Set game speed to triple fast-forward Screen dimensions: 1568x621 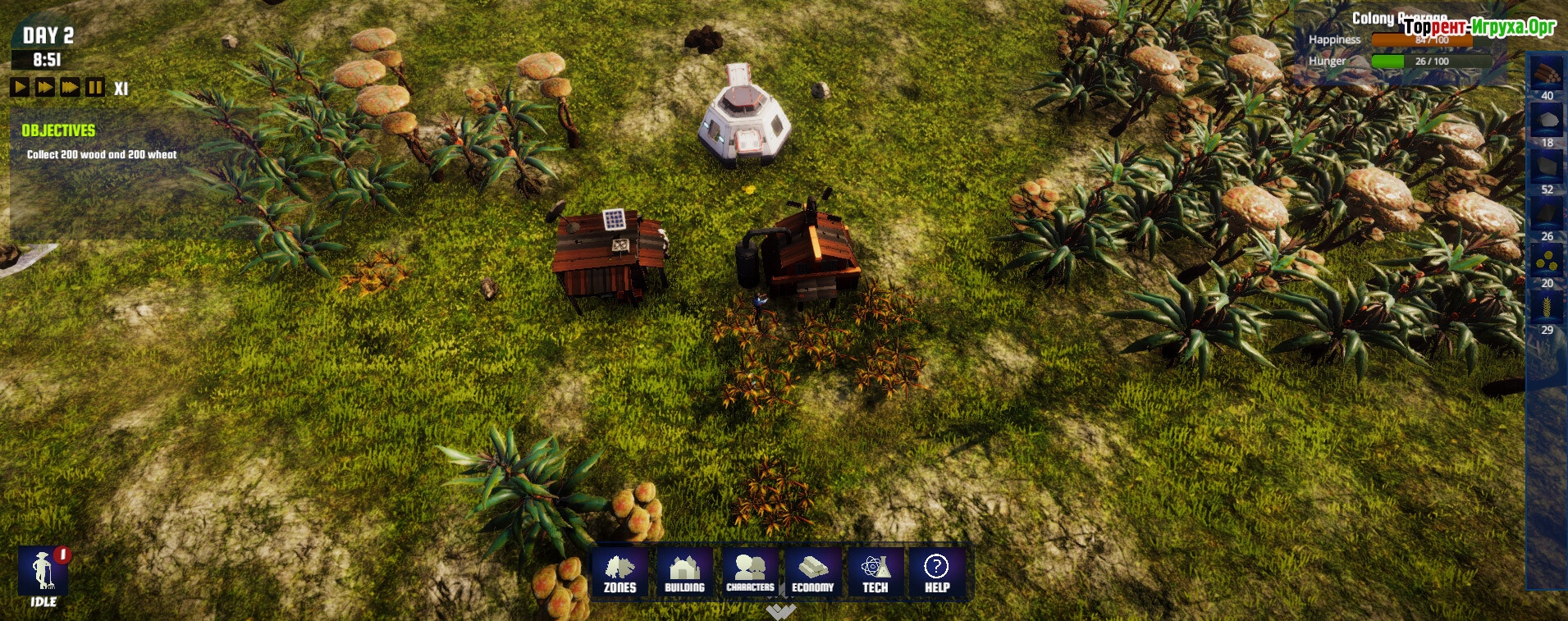[71, 87]
